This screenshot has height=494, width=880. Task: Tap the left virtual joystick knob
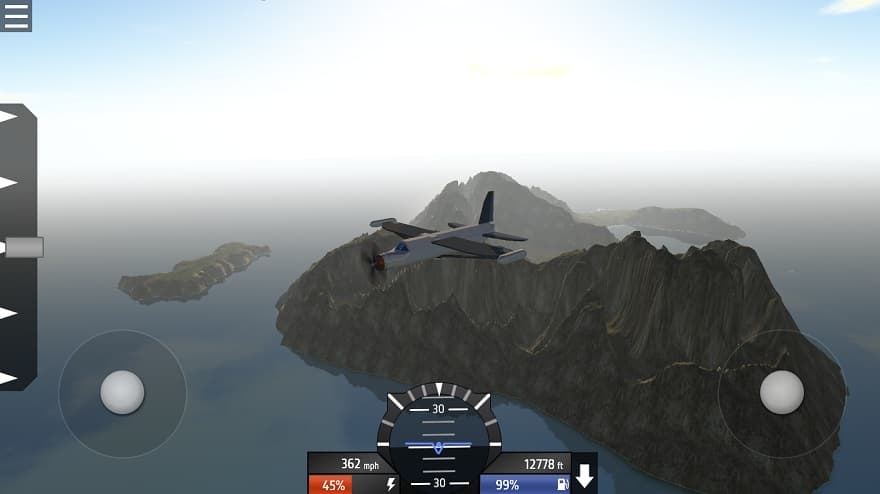point(122,392)
